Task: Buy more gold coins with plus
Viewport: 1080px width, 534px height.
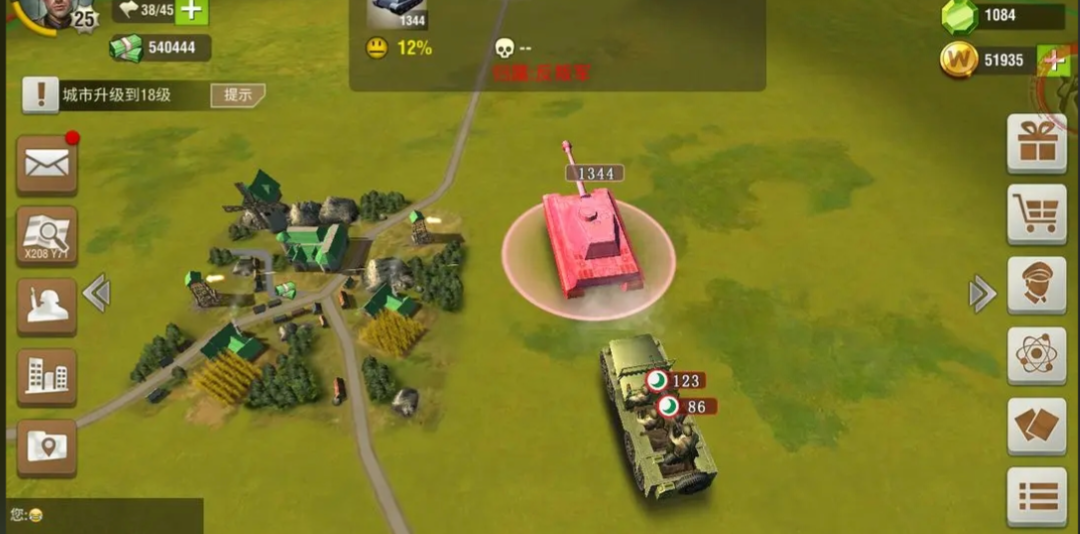Action: click(1054, 60)
